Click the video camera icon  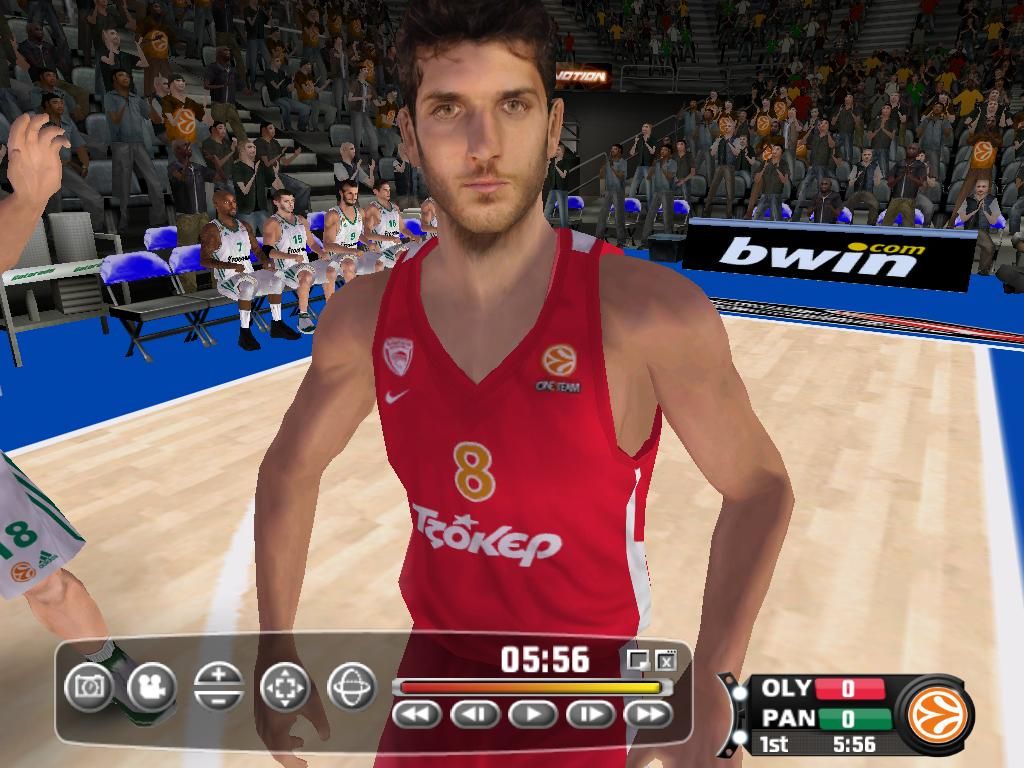coord(152,687)
